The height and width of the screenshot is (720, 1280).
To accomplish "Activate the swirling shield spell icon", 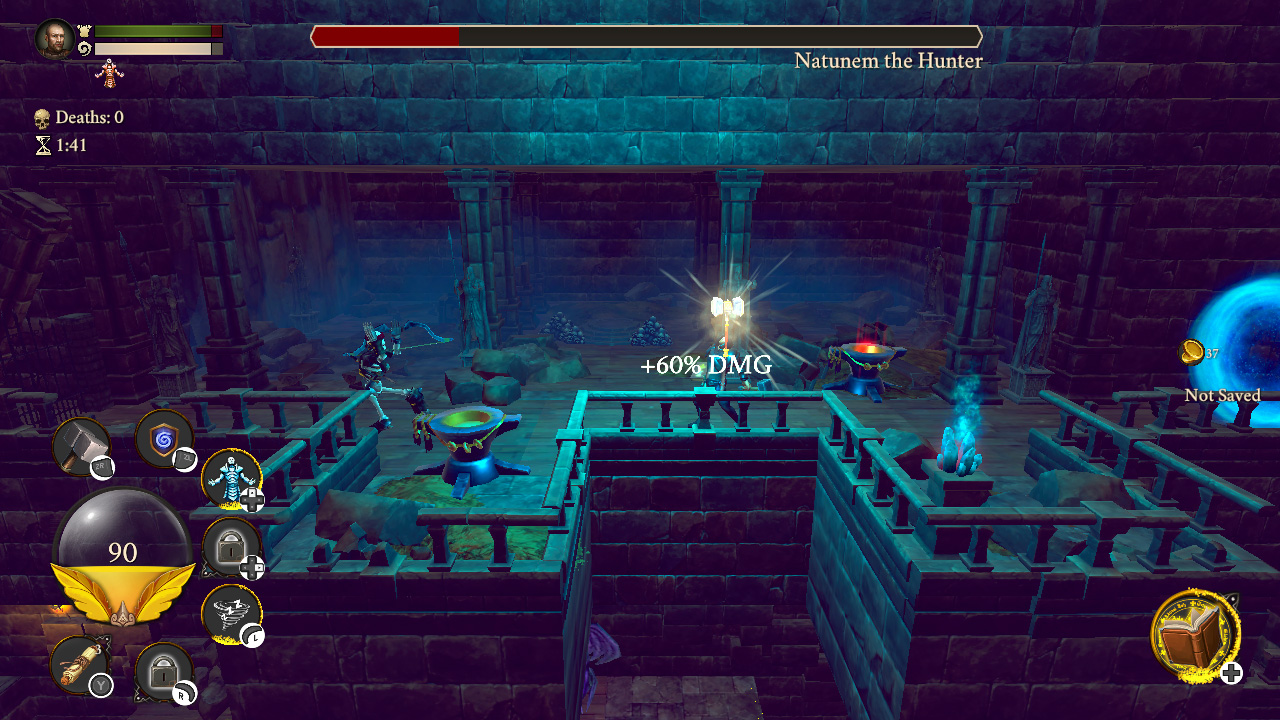I will [164, 441].
